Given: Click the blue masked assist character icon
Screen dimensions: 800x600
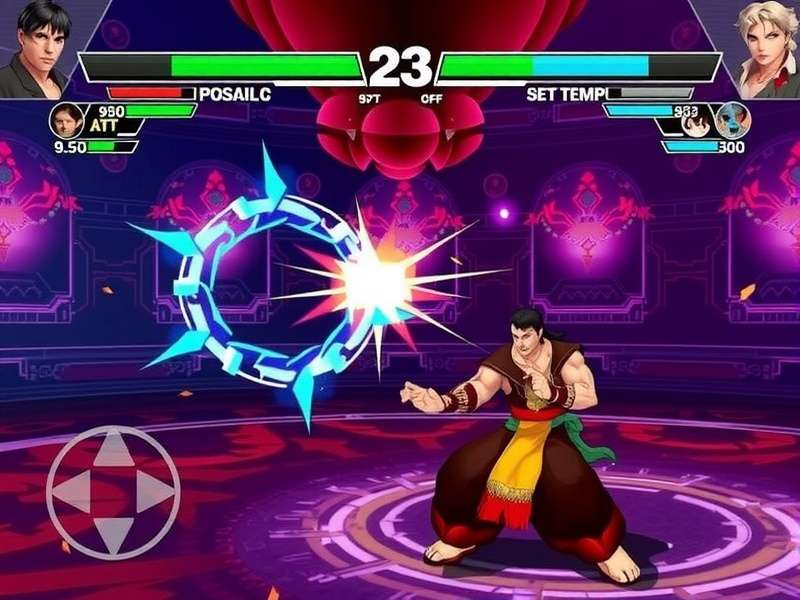Looking at the screenshot, I should [x=732, y=120].
